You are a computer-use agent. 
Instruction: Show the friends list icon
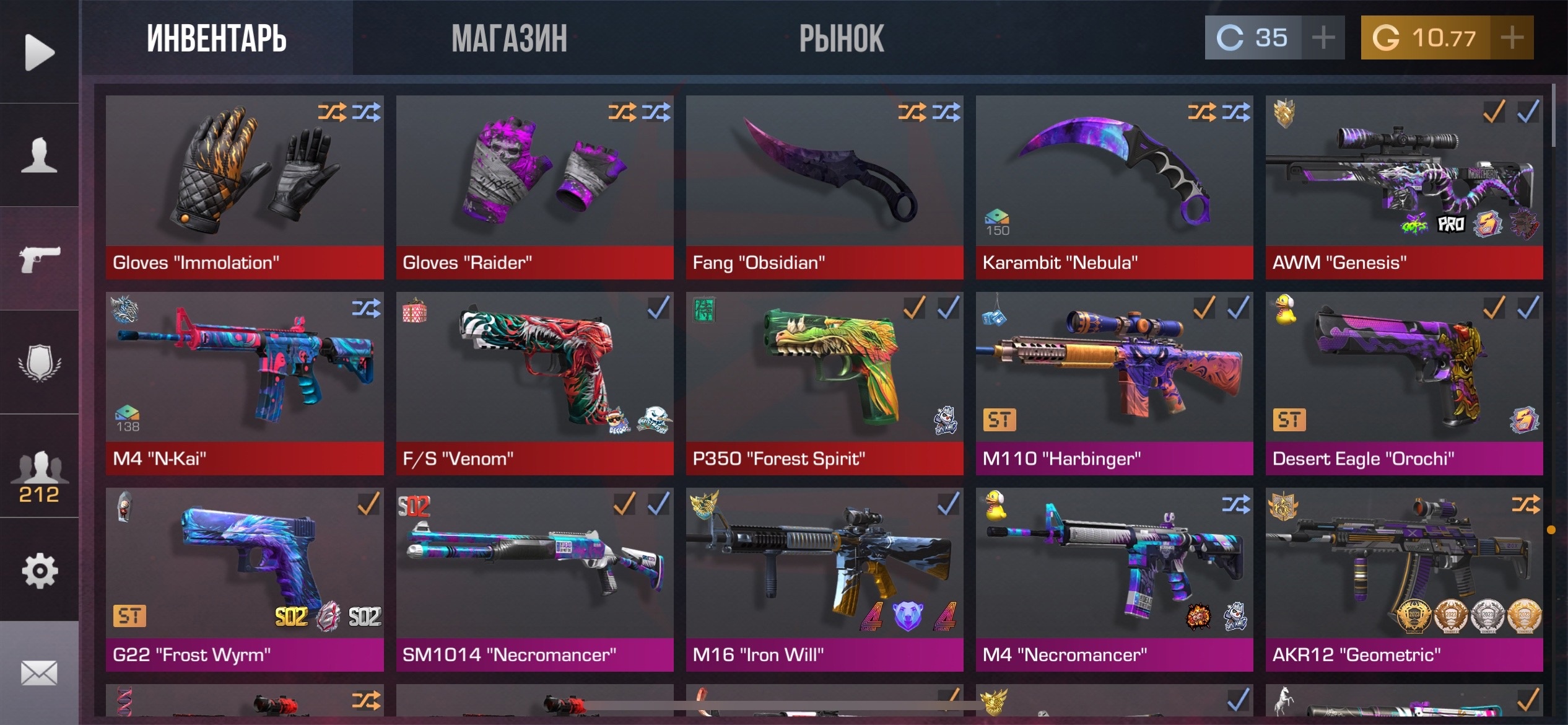click(x=39, y=474)
